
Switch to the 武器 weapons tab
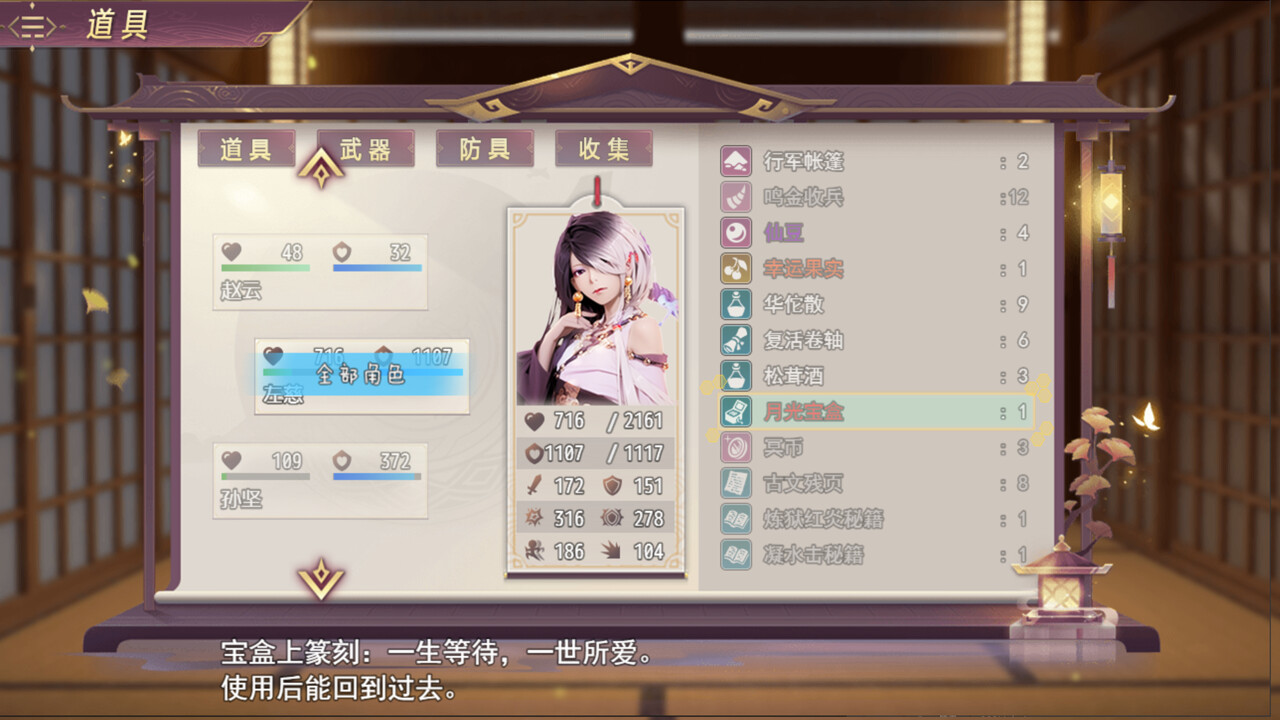365,148
